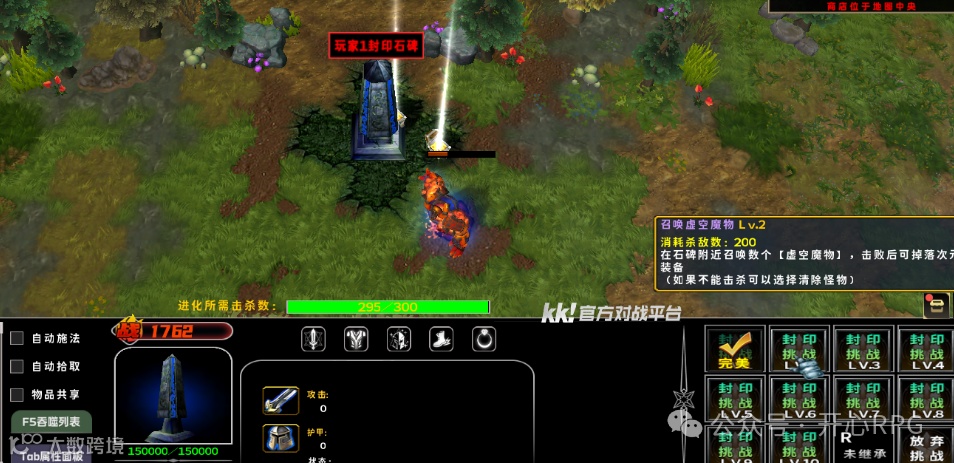Image resolution: width=954 pixels, height=463 pixels.
Task: Toggle the 自动施法 auto-cast checkbox
Action: pyautogui.click(x=17, y=339)
